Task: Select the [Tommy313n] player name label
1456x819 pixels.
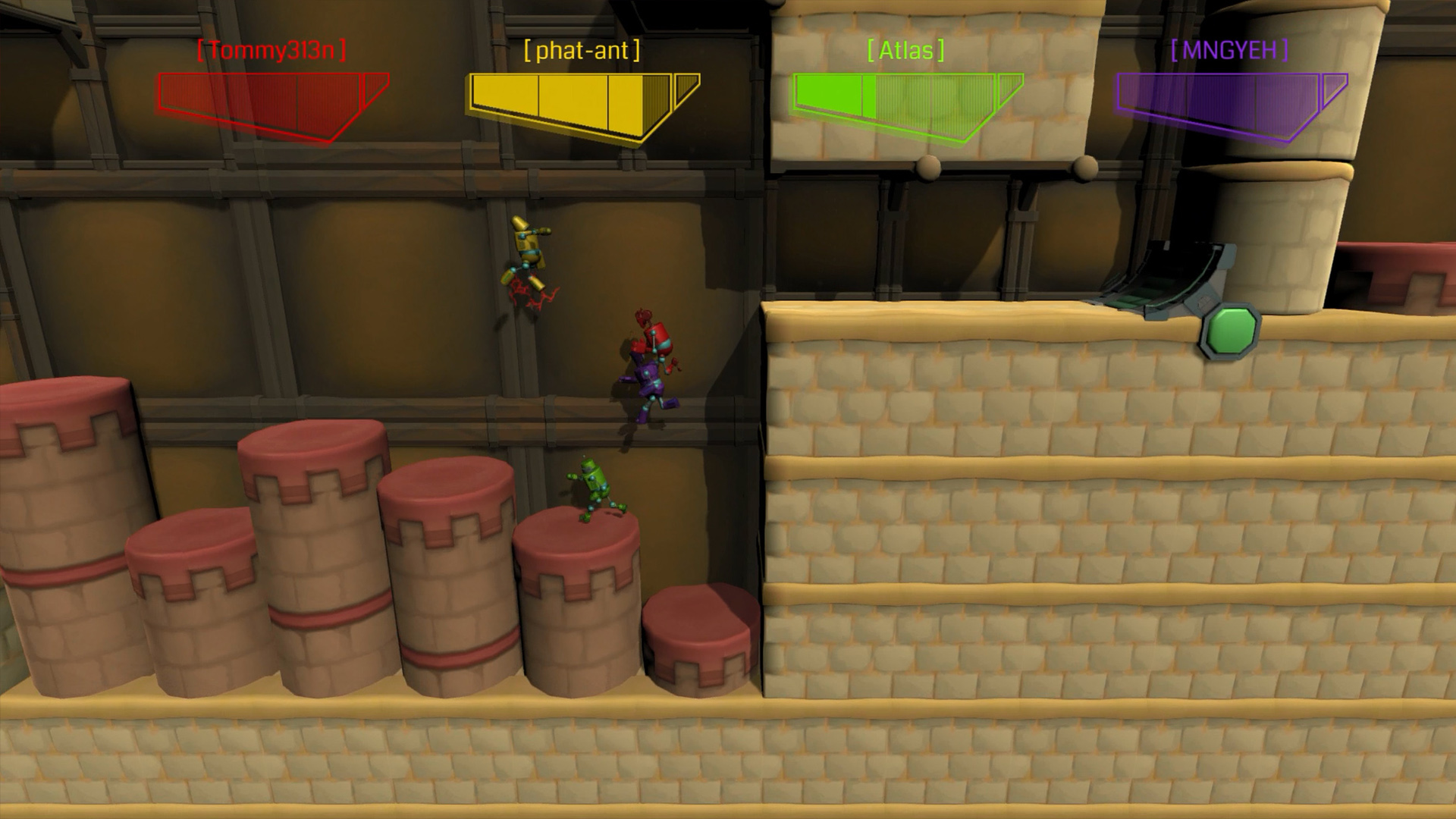Action: click(x=270, y=51)
